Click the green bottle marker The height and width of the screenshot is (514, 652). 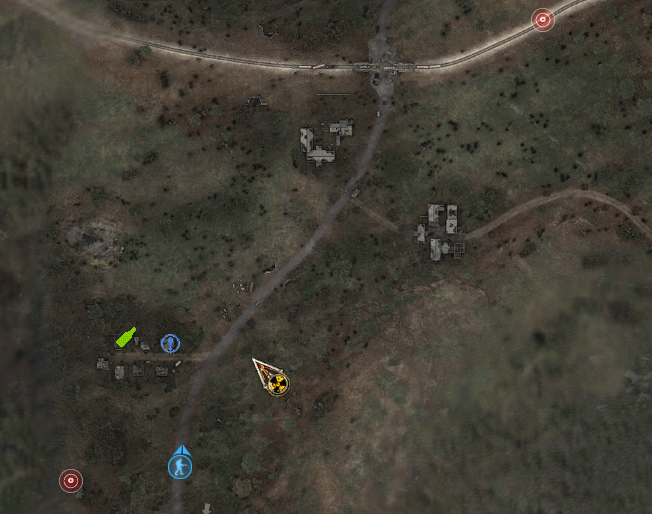pos(125,337)
